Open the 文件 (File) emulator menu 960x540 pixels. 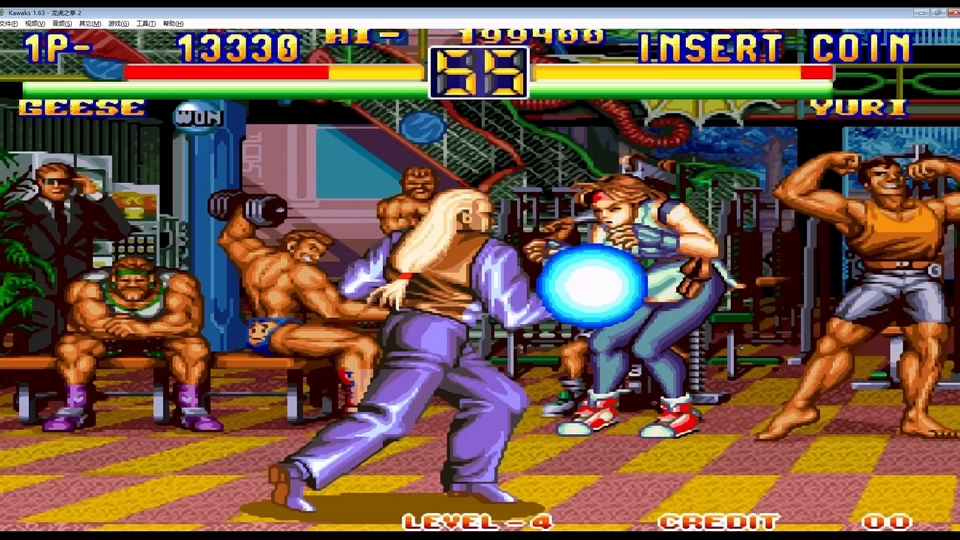point(9,23)
